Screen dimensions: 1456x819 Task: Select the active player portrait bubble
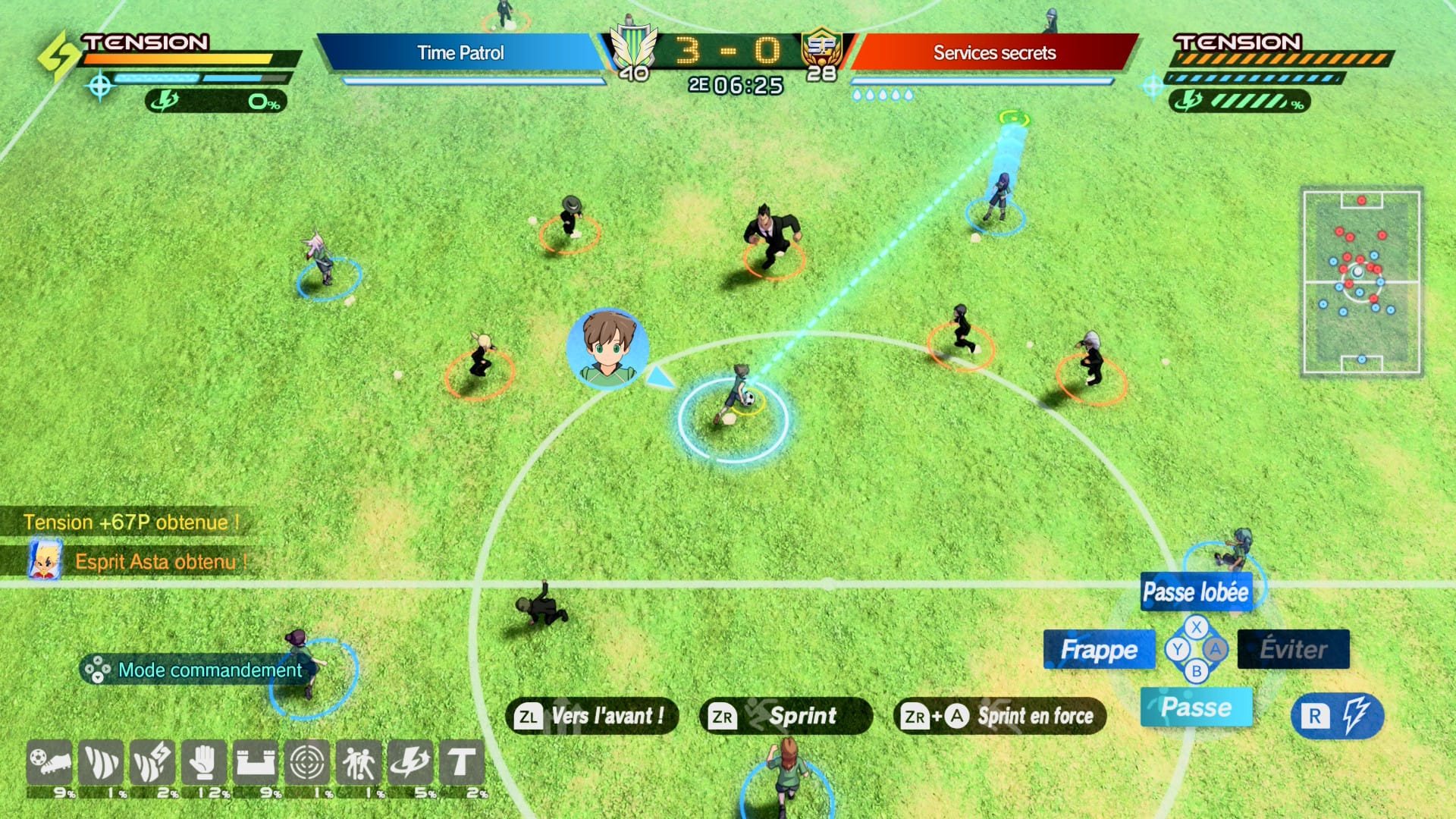607,349
